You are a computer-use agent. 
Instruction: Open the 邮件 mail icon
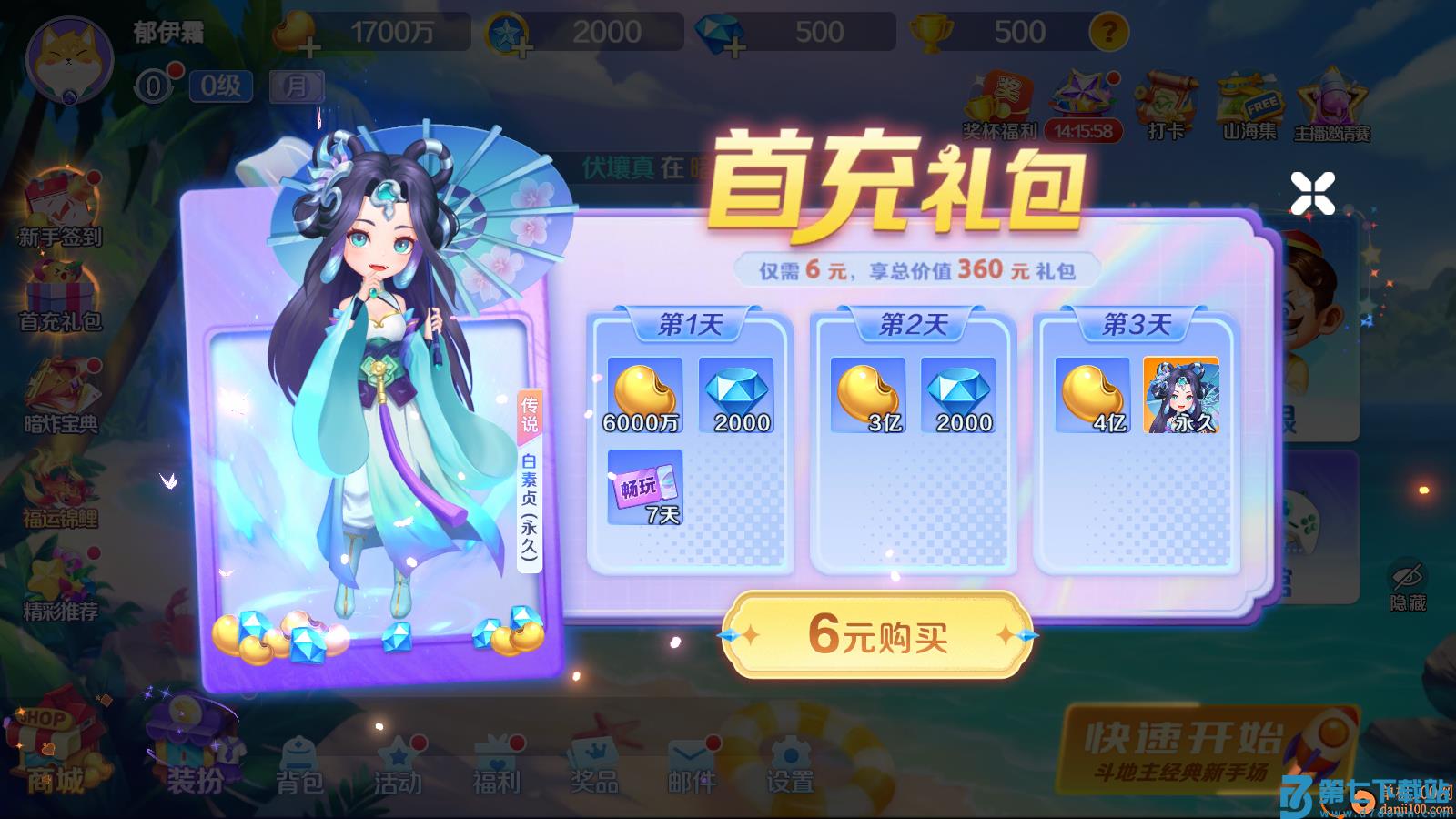pos(693,764)
